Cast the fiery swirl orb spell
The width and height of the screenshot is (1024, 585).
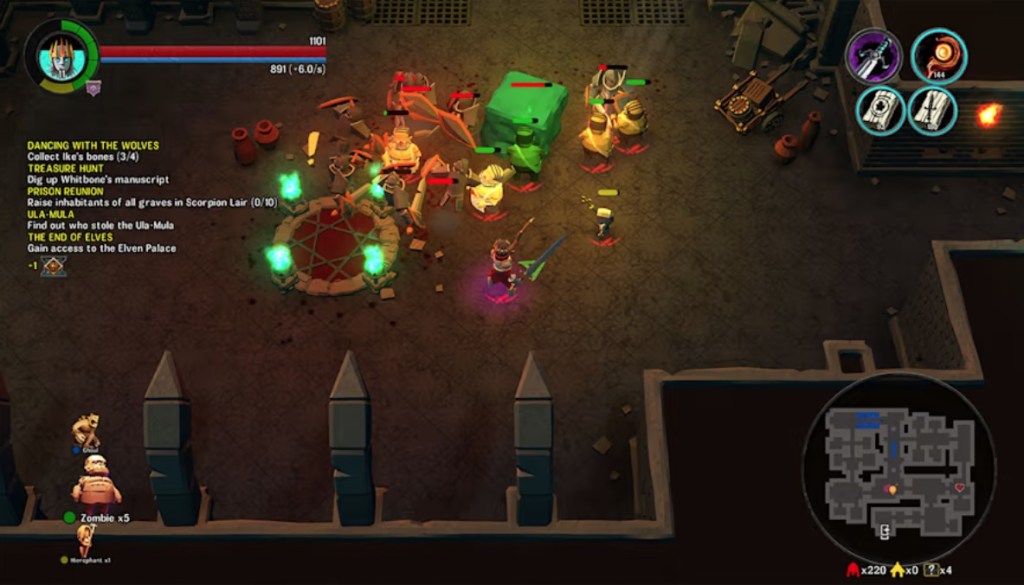(938, 55)
